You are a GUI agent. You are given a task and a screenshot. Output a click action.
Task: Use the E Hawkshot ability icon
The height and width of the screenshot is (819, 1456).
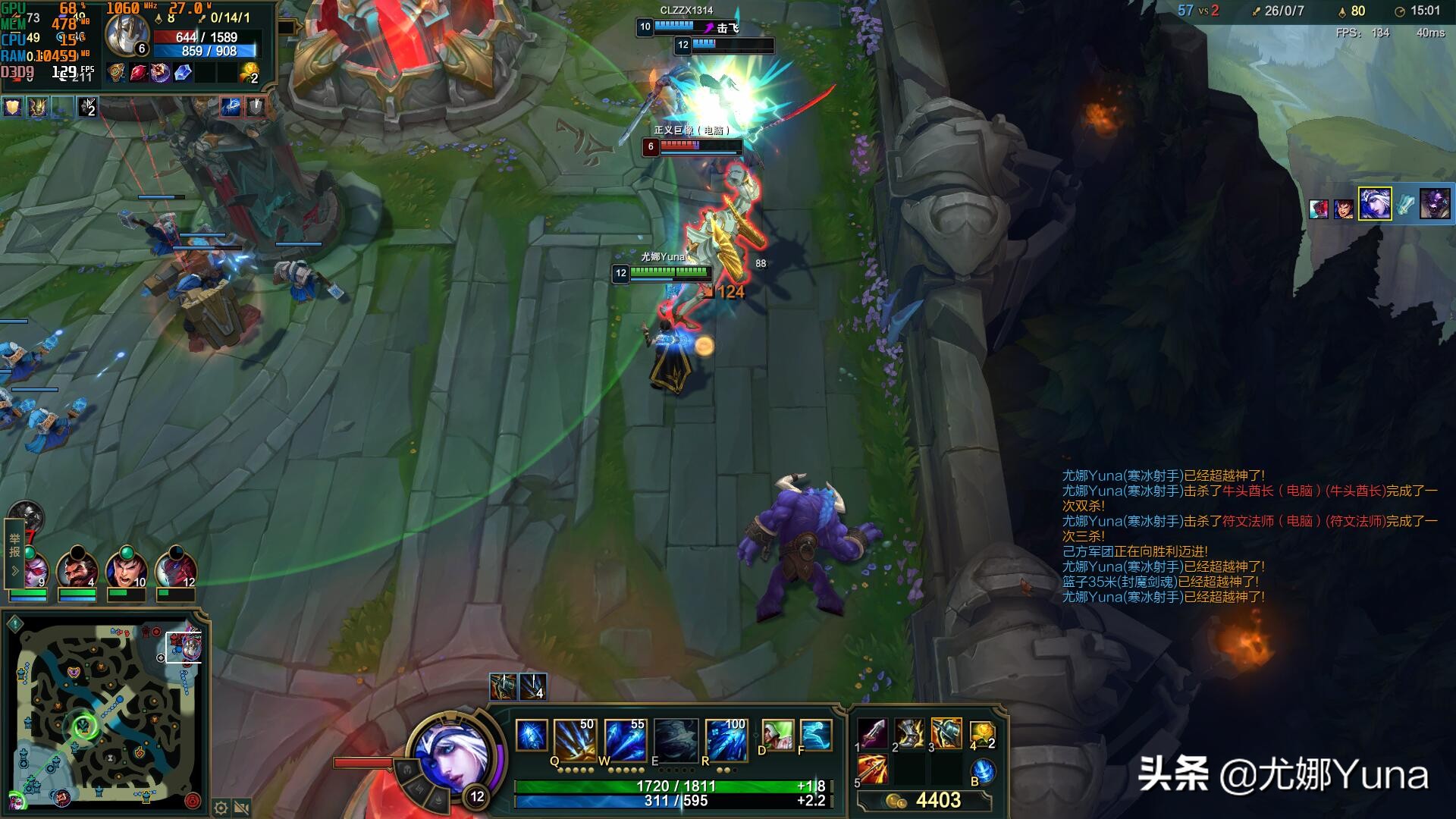pos(676,739)
